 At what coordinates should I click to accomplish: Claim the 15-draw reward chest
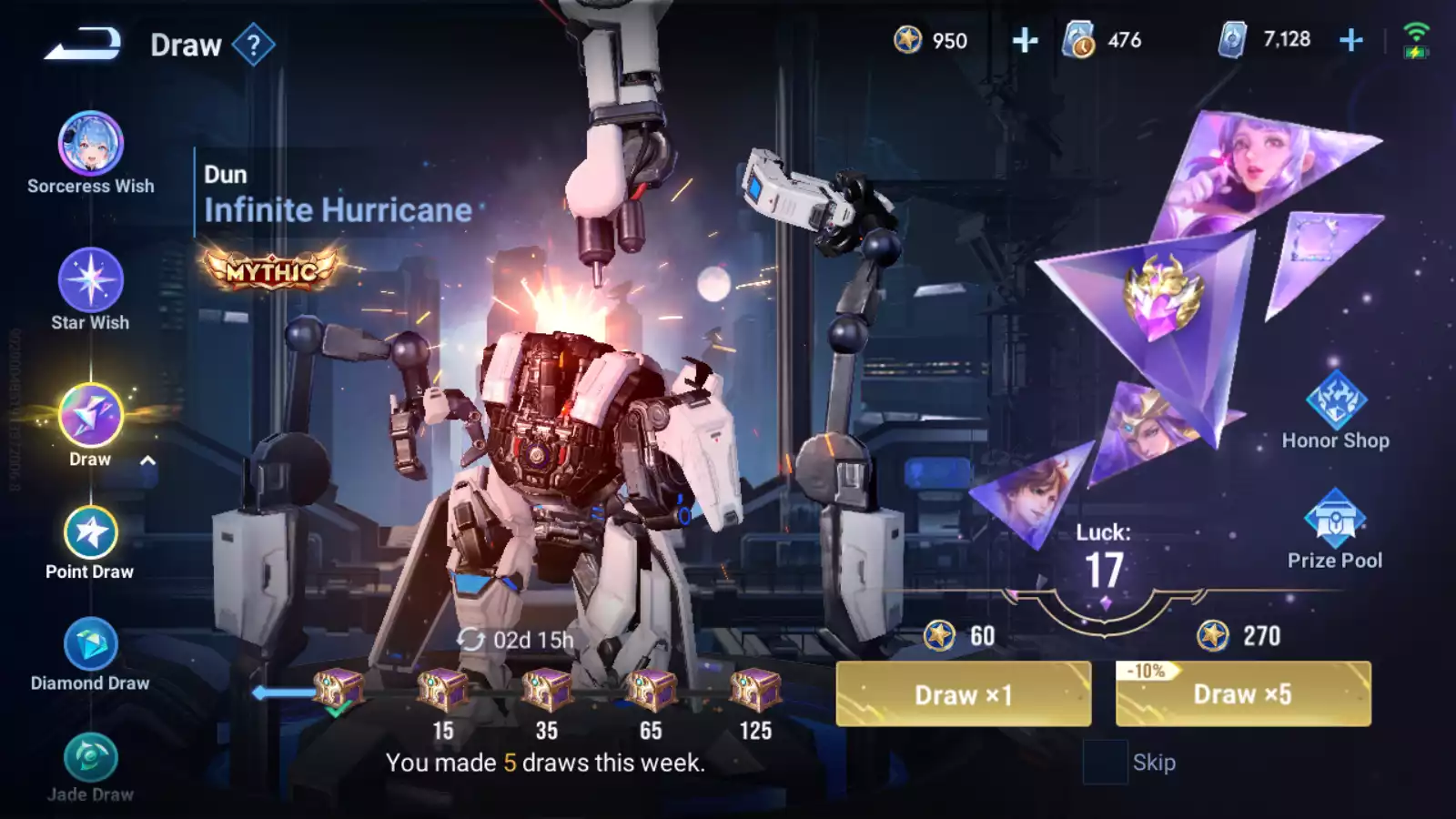442,692
